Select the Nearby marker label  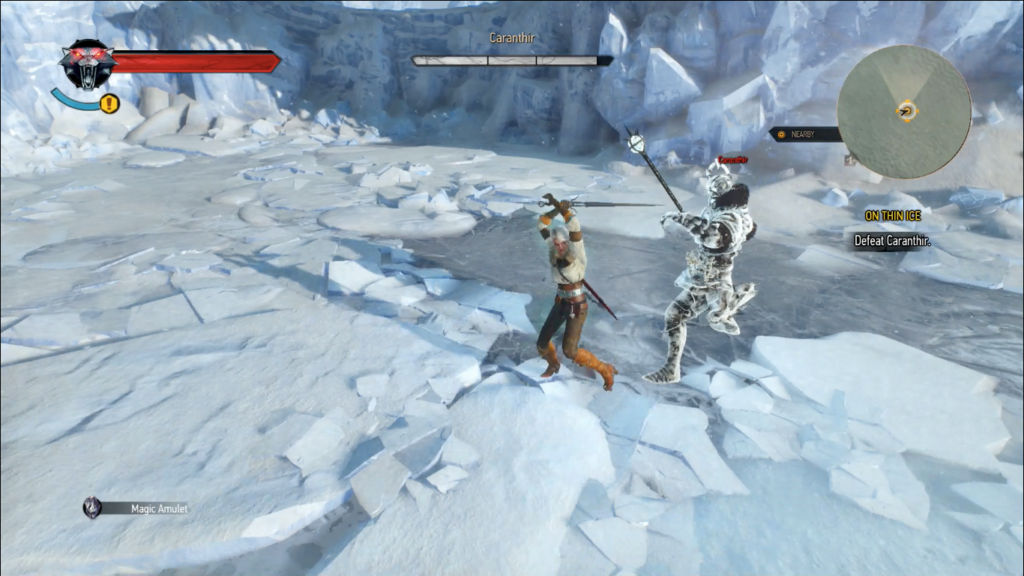[807, 134]
